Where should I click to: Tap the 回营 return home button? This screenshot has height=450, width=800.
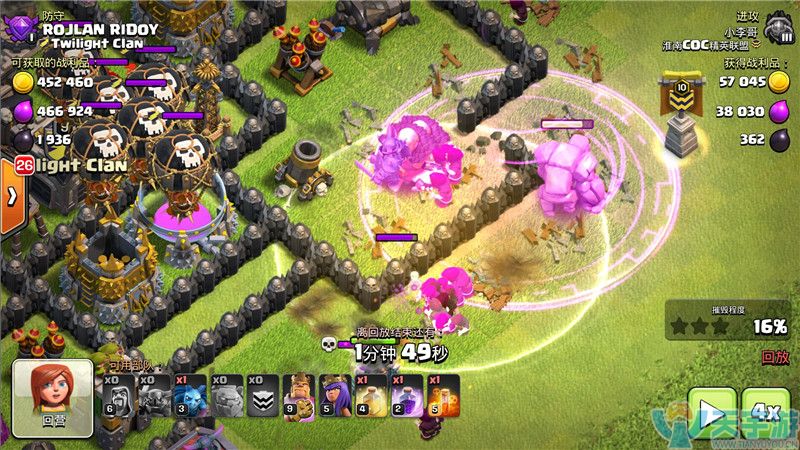coord(52,398)
